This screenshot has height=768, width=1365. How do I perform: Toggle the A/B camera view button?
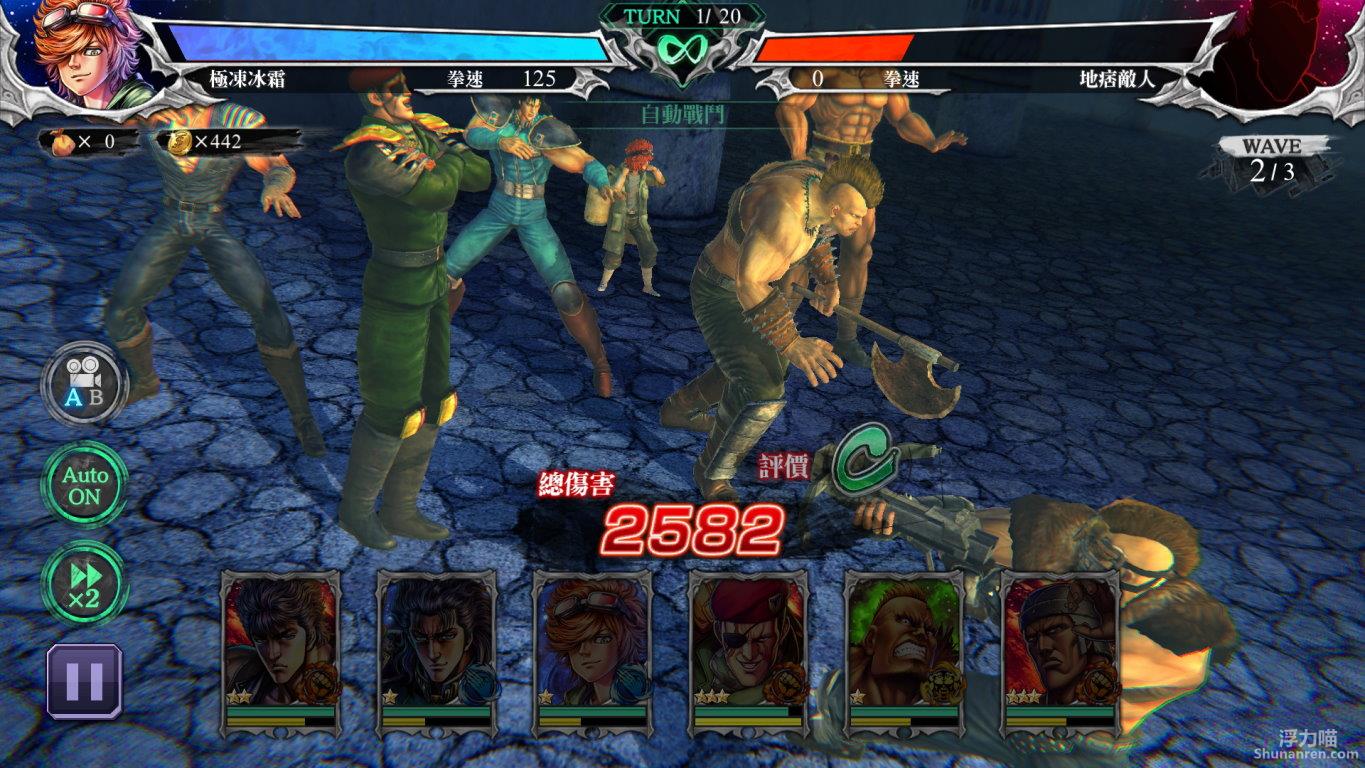[84, 383]
